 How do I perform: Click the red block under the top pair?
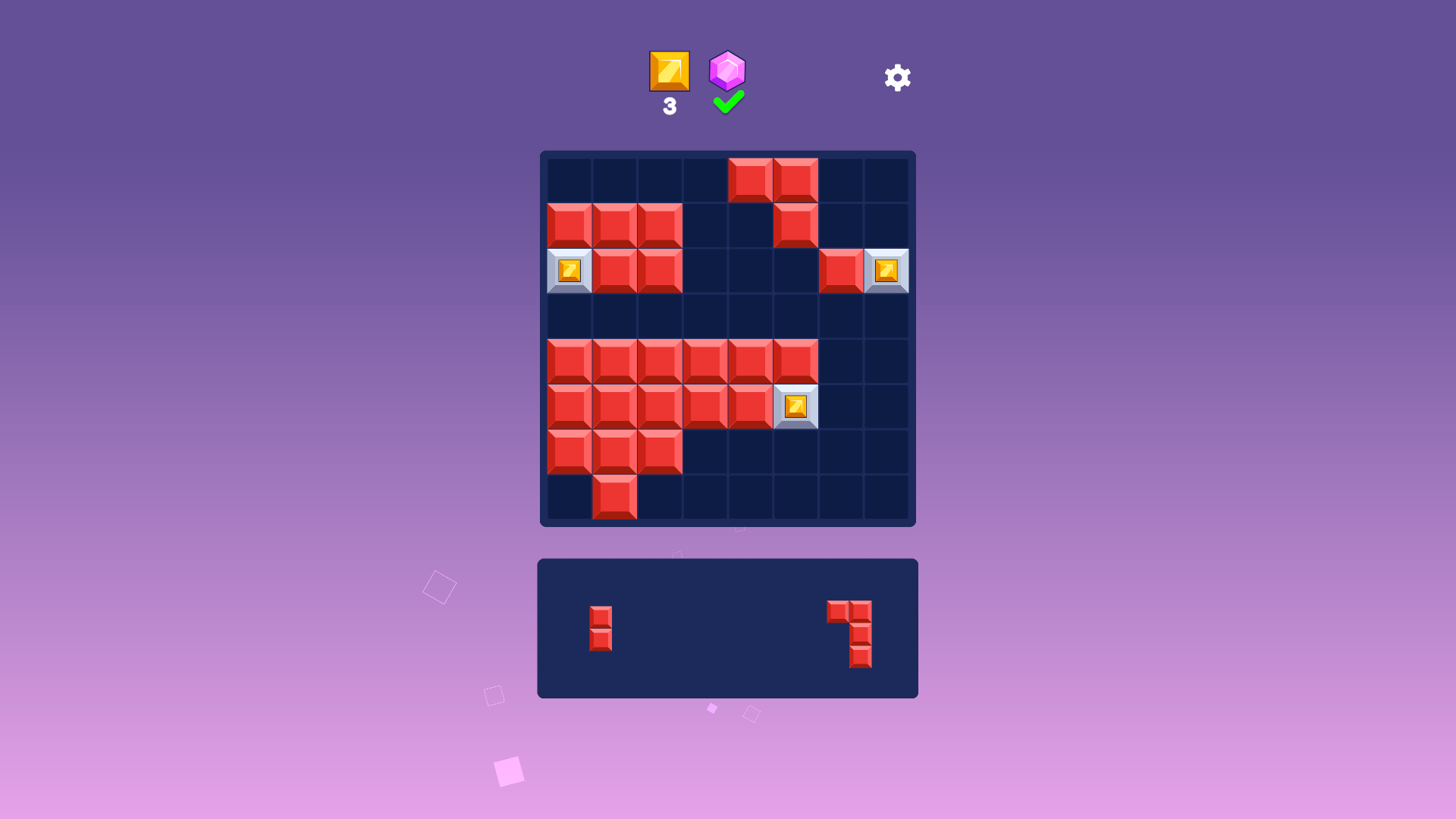tap(795, 224)
